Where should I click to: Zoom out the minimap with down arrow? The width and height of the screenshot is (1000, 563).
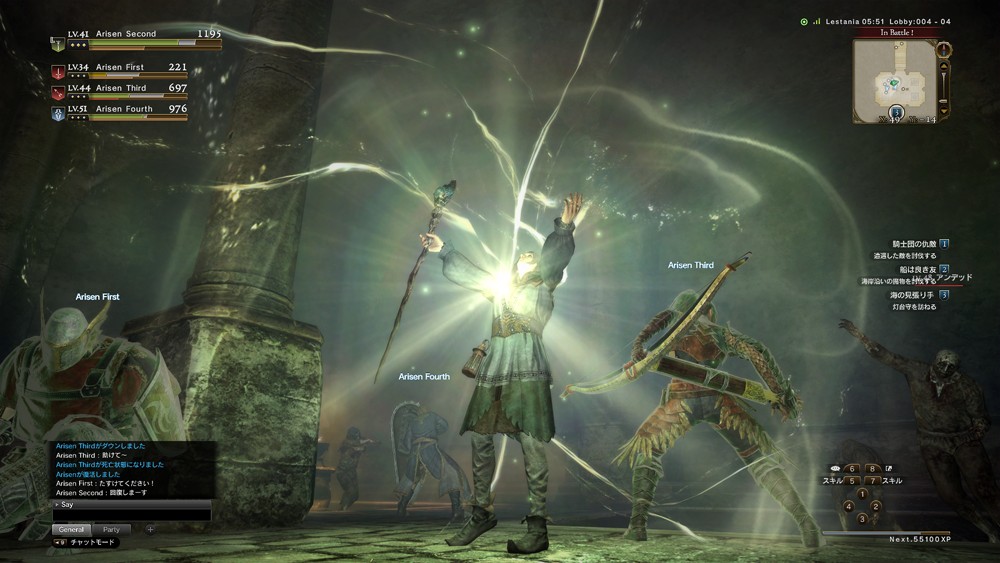(944, 108)
